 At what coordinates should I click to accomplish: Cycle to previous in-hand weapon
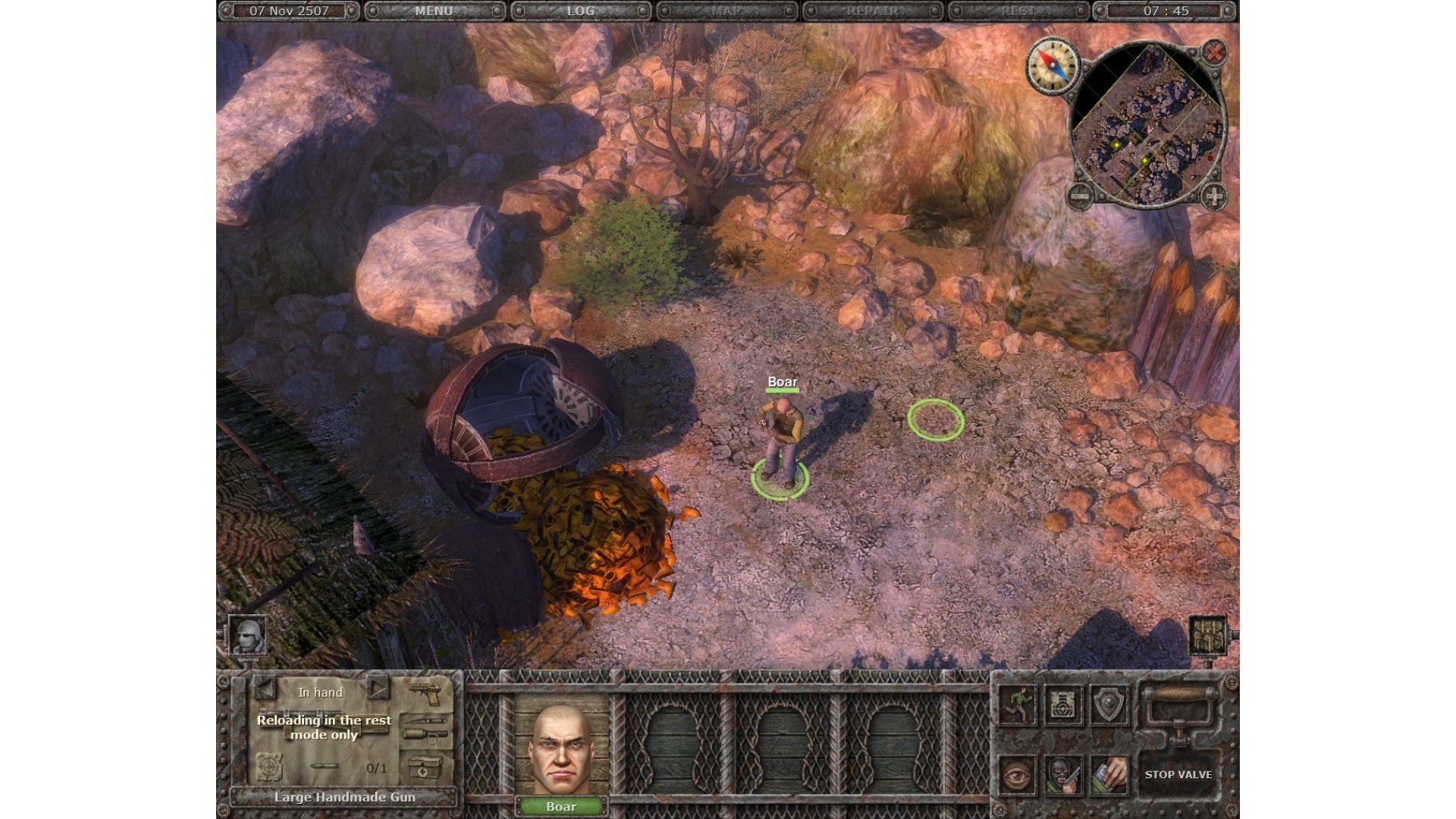click(x=265, y=689)
